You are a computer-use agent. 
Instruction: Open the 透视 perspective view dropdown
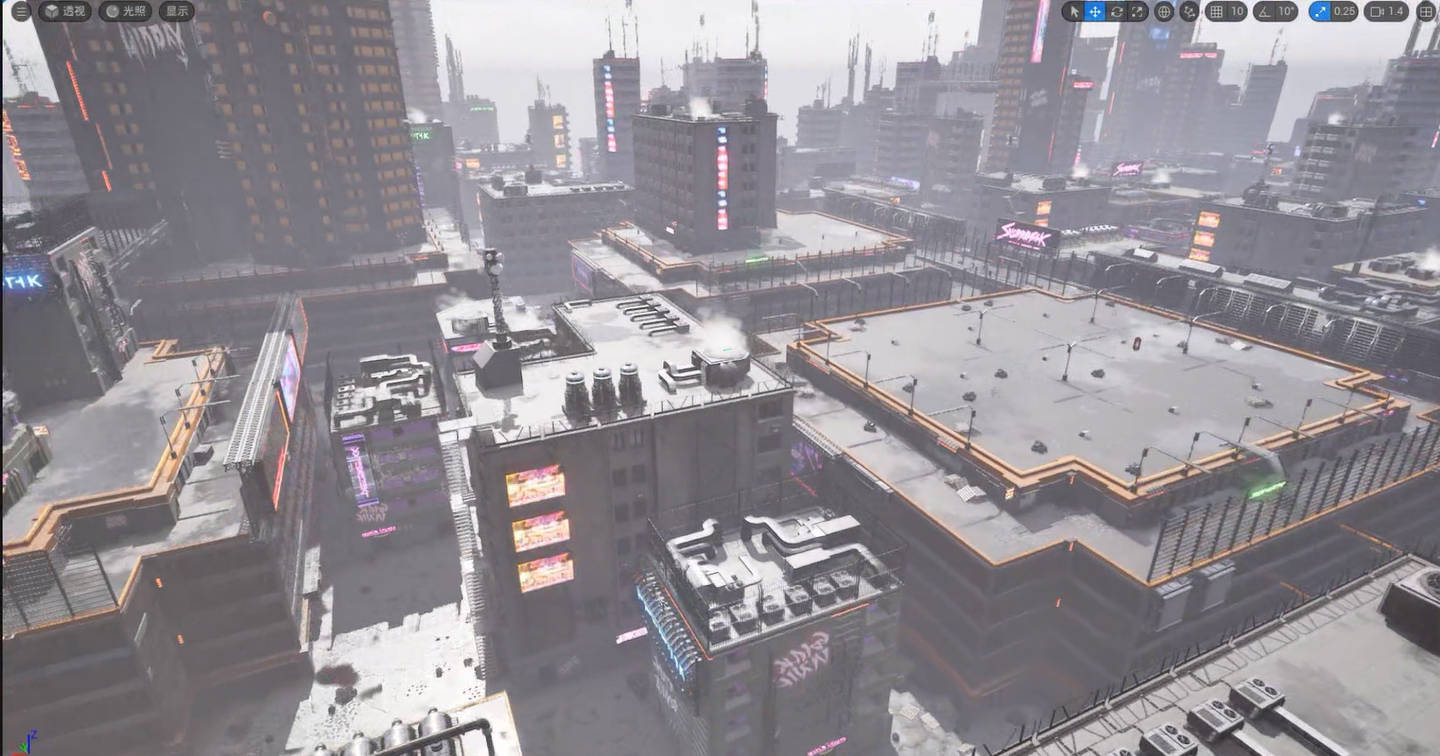coord(66,12)
